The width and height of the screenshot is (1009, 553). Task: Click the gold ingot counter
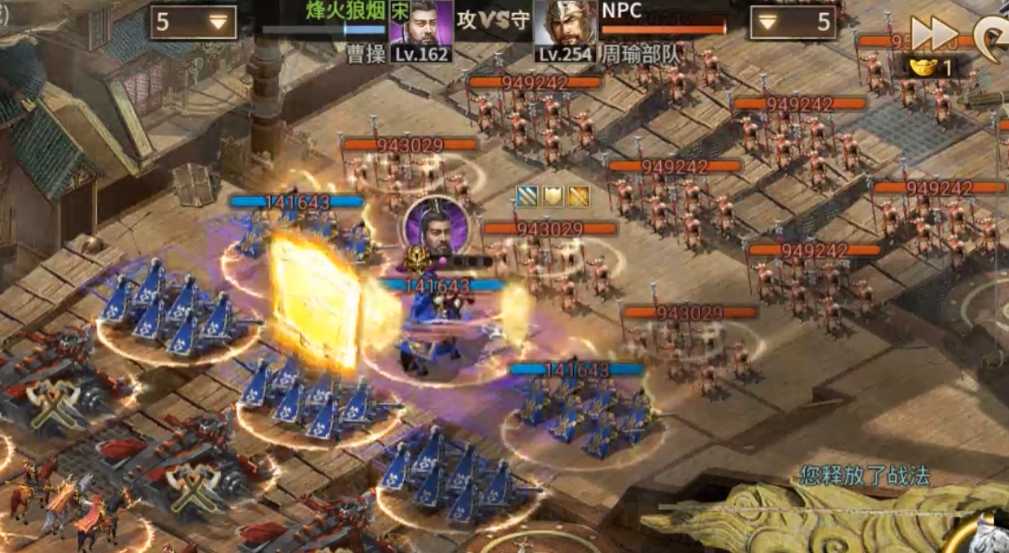(931, 66)
